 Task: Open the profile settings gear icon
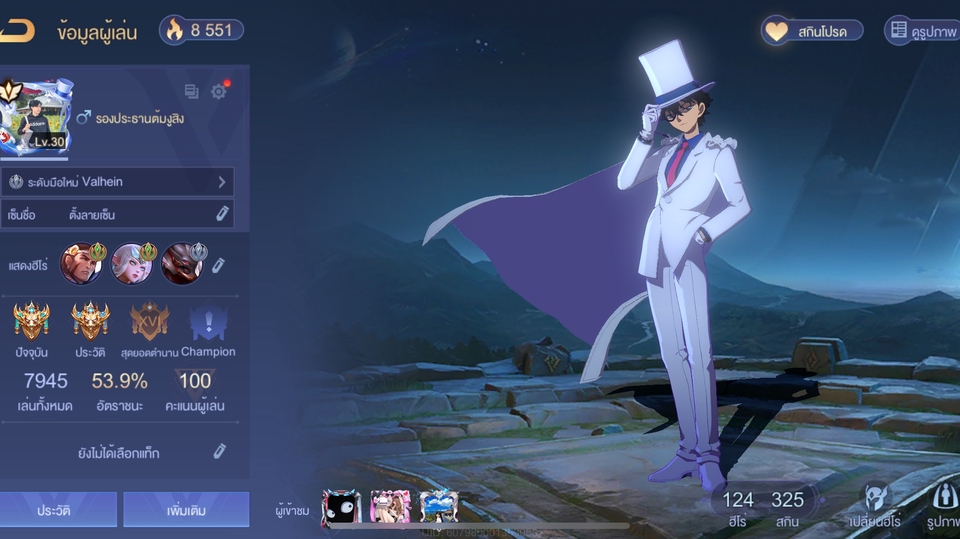[x=218, y=91]
